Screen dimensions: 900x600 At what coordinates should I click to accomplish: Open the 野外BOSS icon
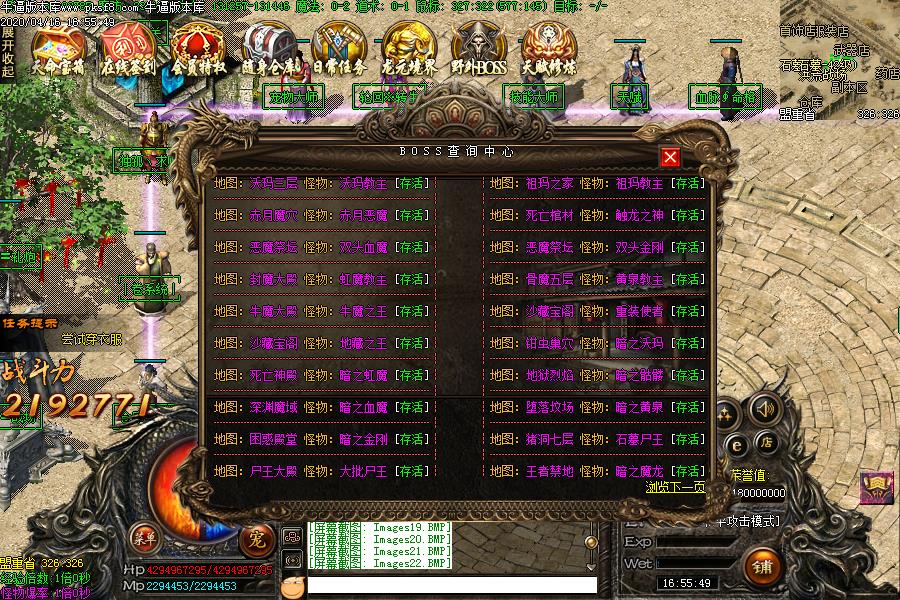[x=479, y=50]
